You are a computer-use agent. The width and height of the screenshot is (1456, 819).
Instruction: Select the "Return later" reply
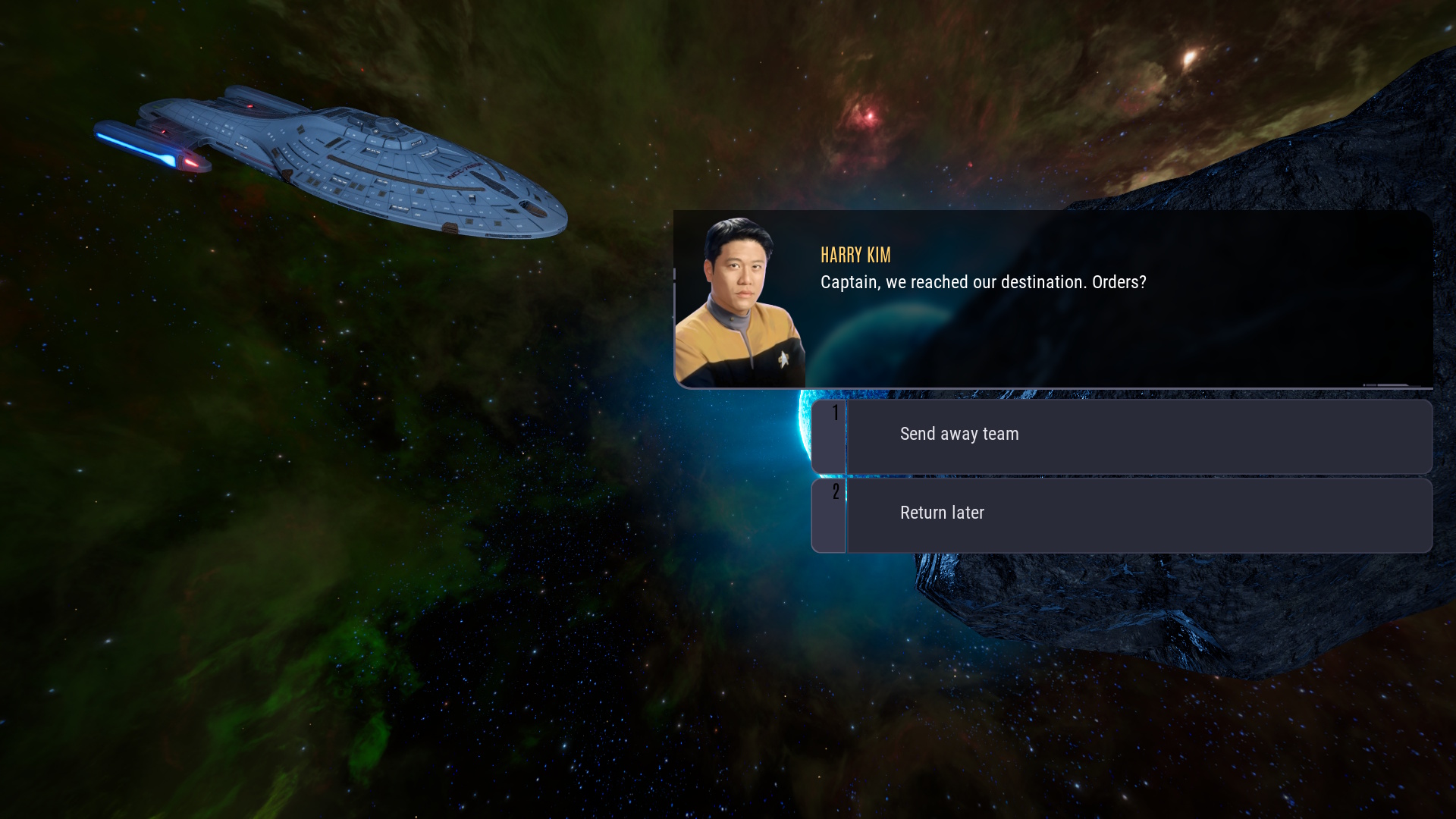pos(1121,515)
